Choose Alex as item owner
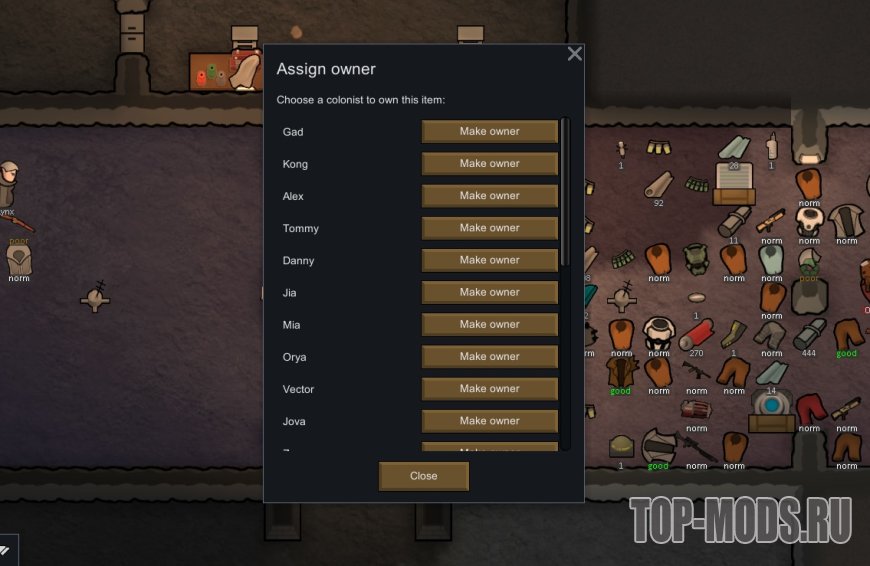This screenshot has width=870, height=566. pos(489,196)
